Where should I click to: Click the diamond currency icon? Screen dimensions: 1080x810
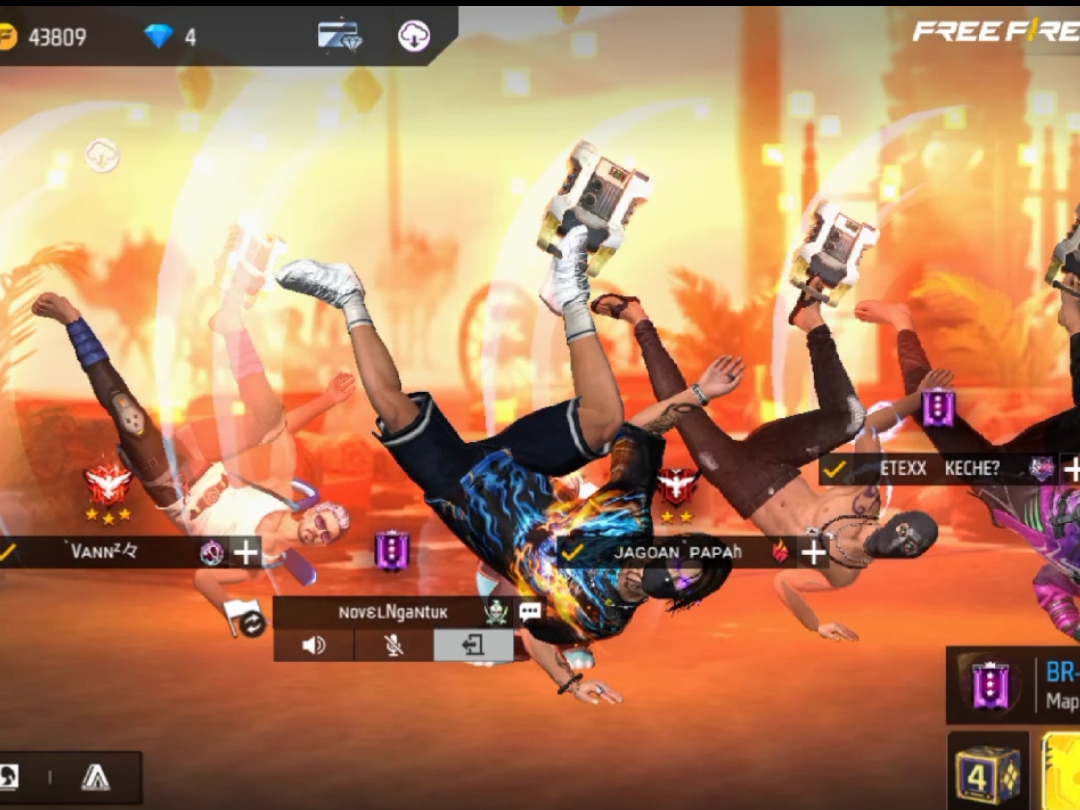pyautogui.click(x=158, y=36)
